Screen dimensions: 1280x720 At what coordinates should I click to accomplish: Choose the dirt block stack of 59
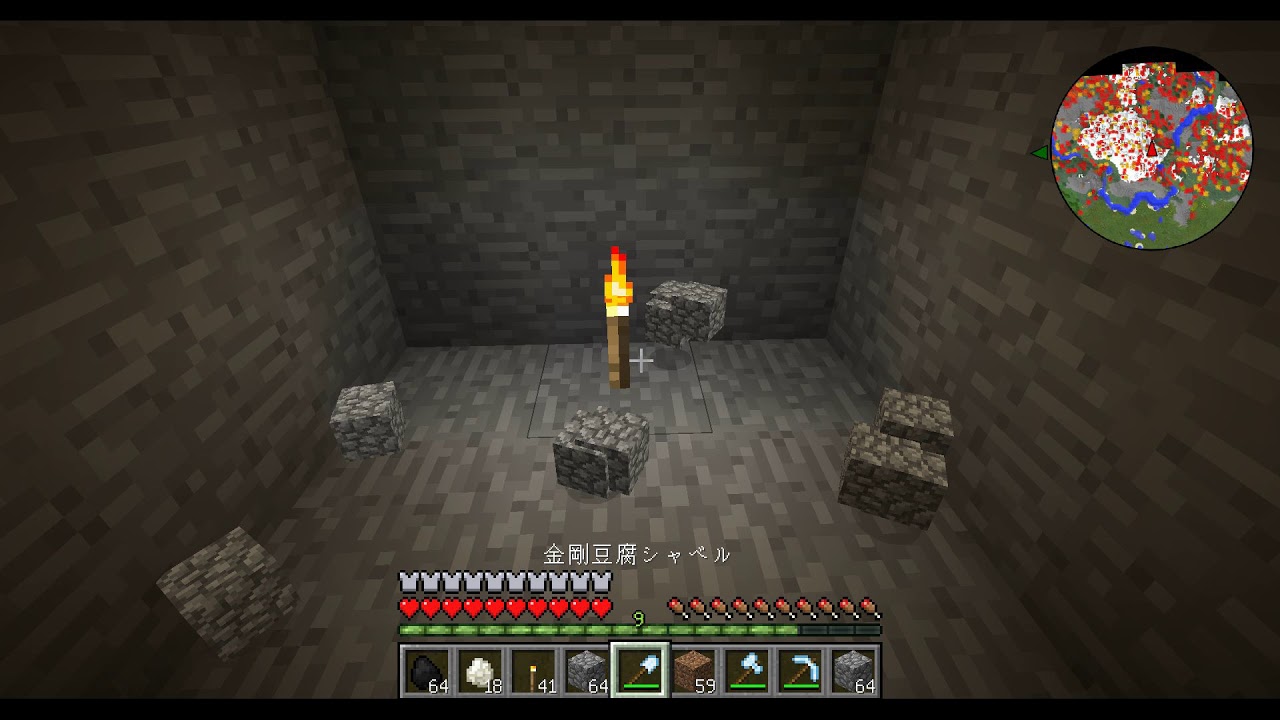coord(694,670)
